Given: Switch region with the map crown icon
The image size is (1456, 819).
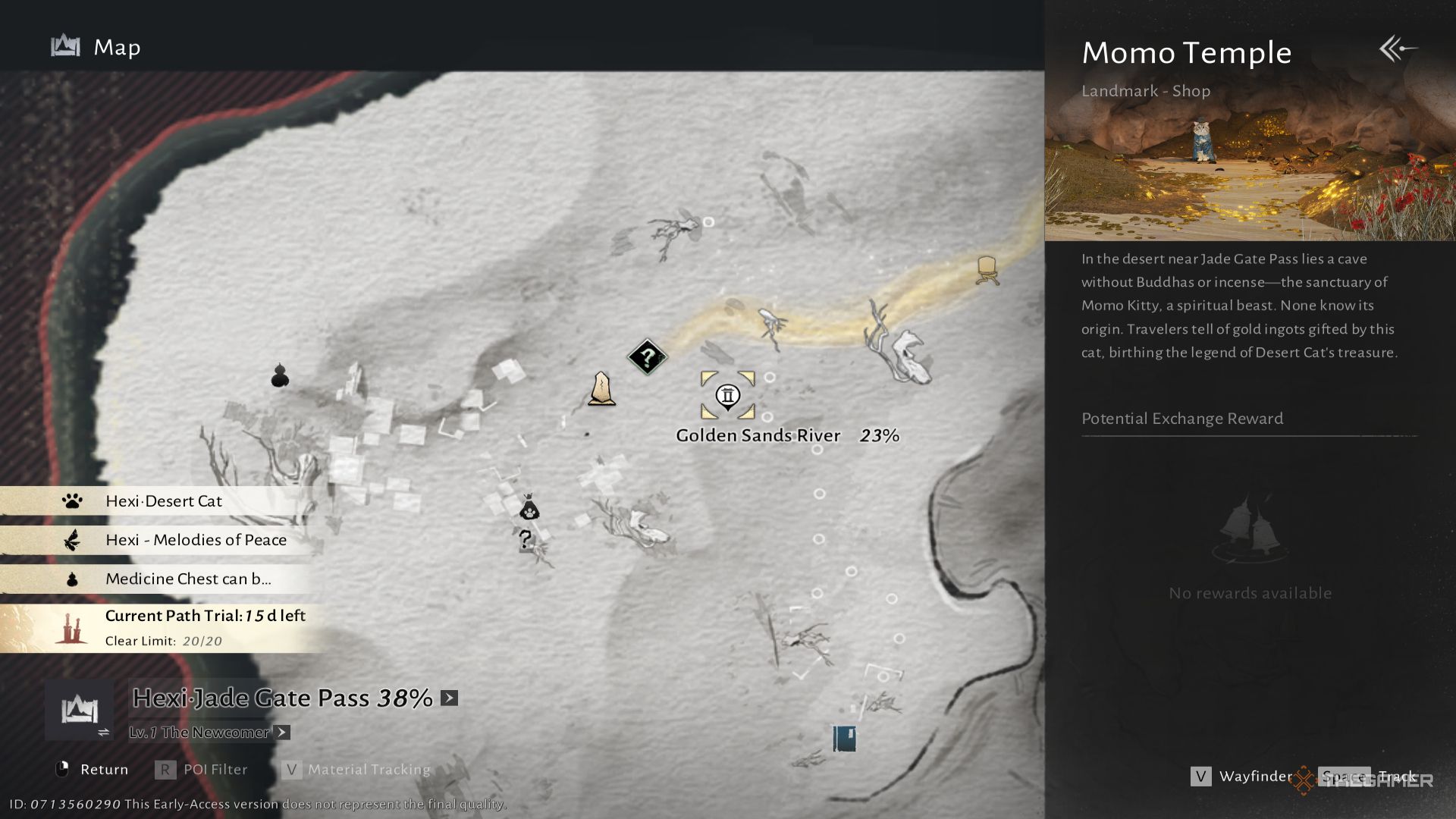Looking at the screenshot, I should pyautogui.click(x=80, y=711).
